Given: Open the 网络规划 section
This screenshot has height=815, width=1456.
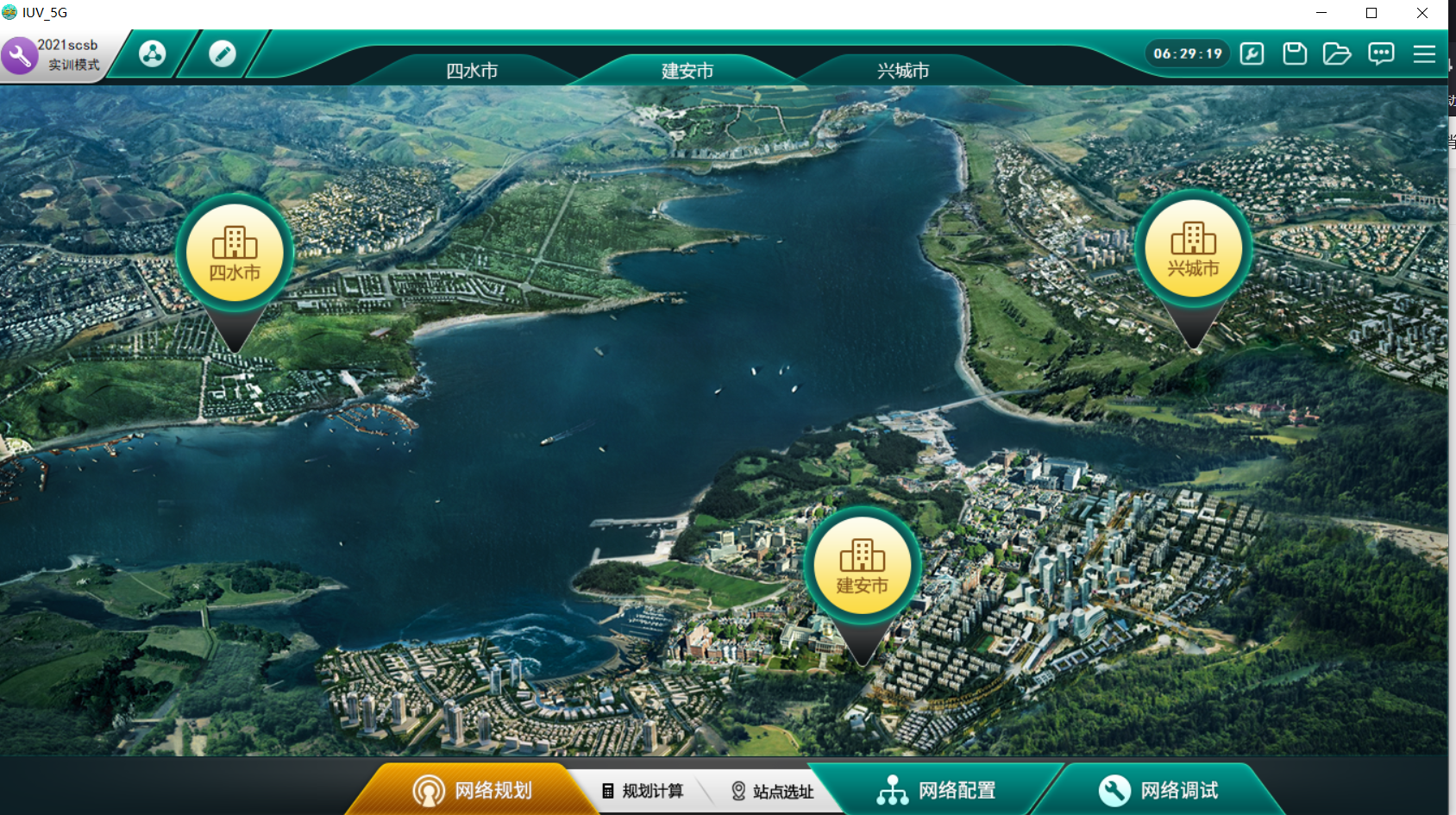Looking at the screenshot, I should (473, 790).
